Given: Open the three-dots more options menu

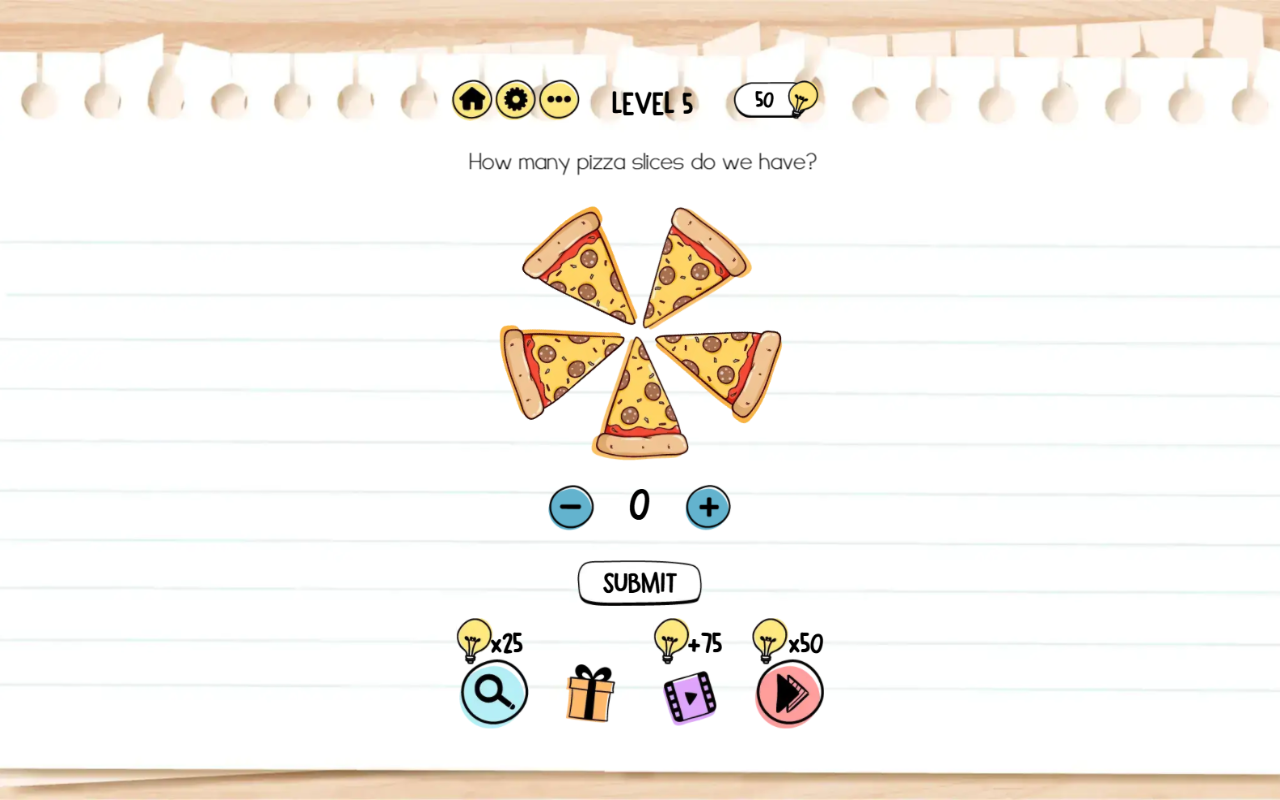Looking at the screenshot, I should coord(559,100).
